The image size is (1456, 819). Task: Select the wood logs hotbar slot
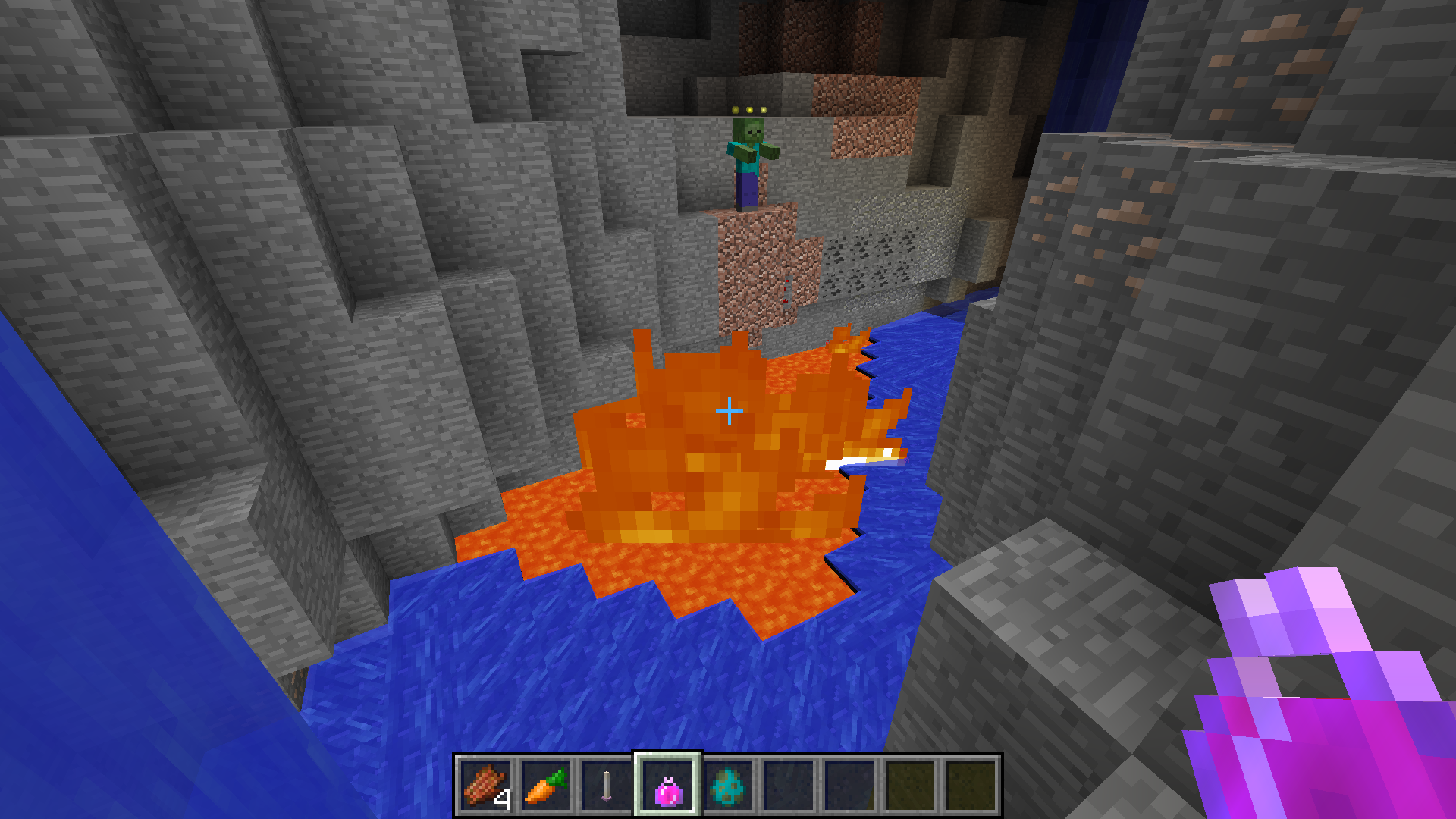pyautogui.click(x=485, y=786)
